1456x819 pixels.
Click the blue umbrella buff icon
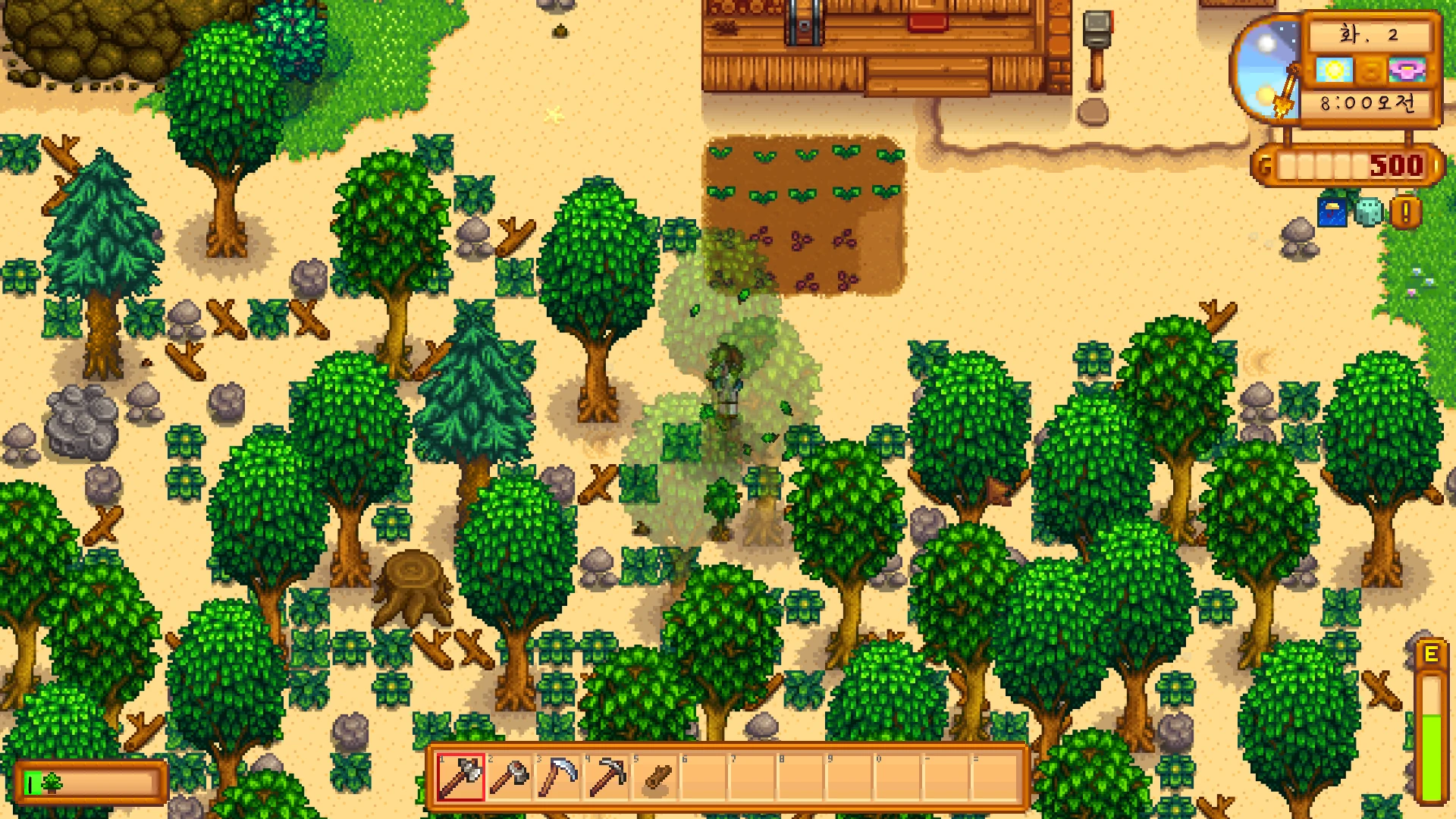click(x=1332, y=212)
